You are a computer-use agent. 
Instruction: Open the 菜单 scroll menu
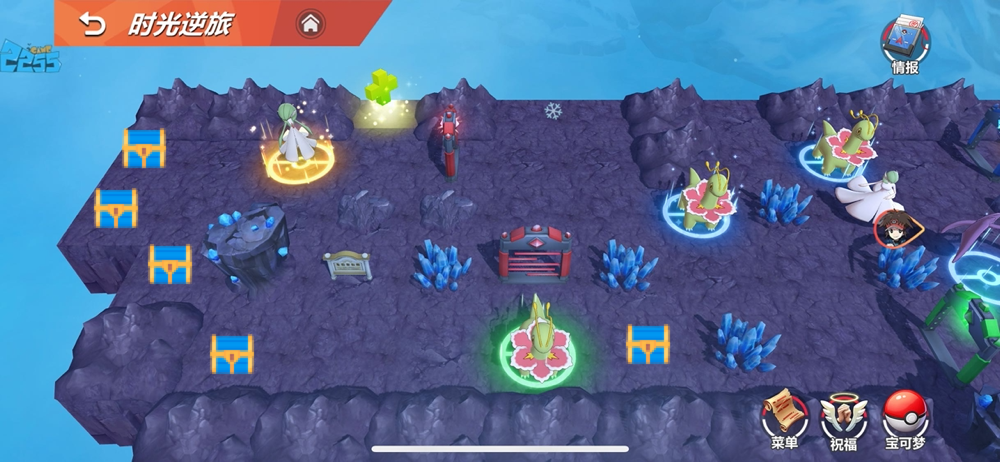click(x=784, y=415)
